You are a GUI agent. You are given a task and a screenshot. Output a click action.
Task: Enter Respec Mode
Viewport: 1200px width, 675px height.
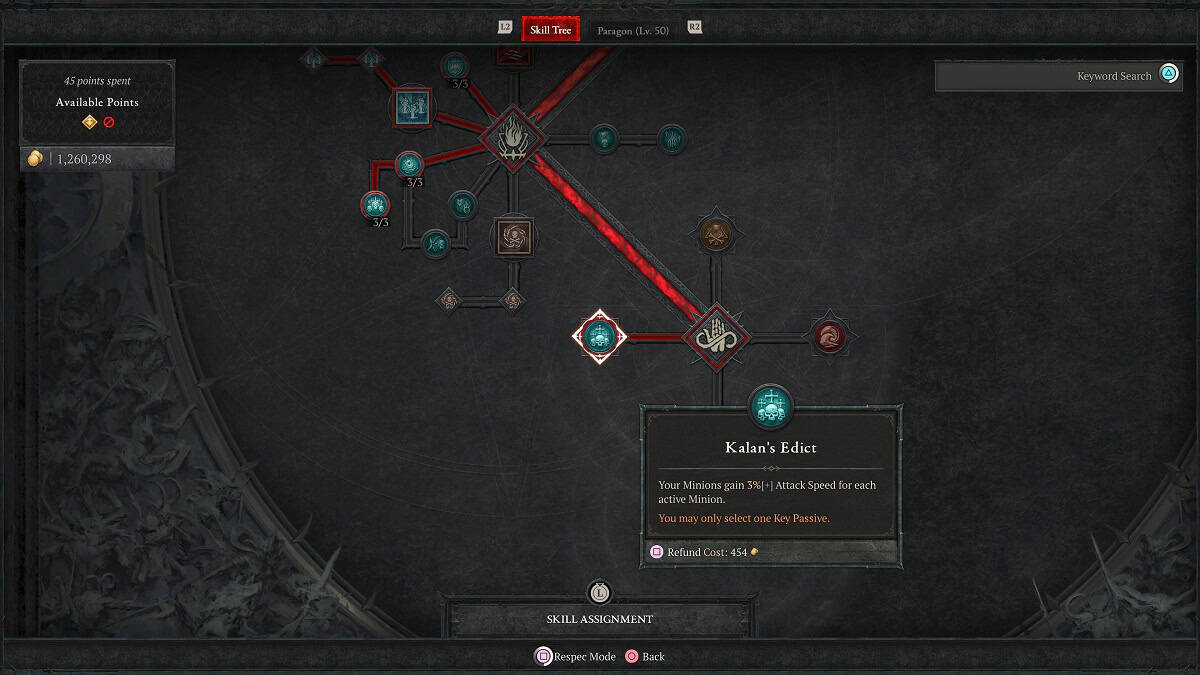point(576,657)
